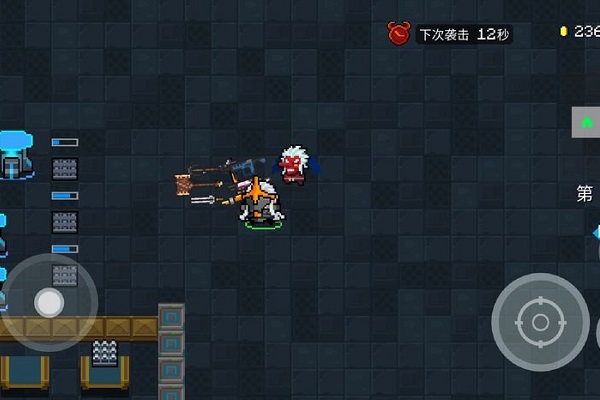Touch the virtual movement joystick
Viewport: 600px width, 400px height.
pos(49,301)
